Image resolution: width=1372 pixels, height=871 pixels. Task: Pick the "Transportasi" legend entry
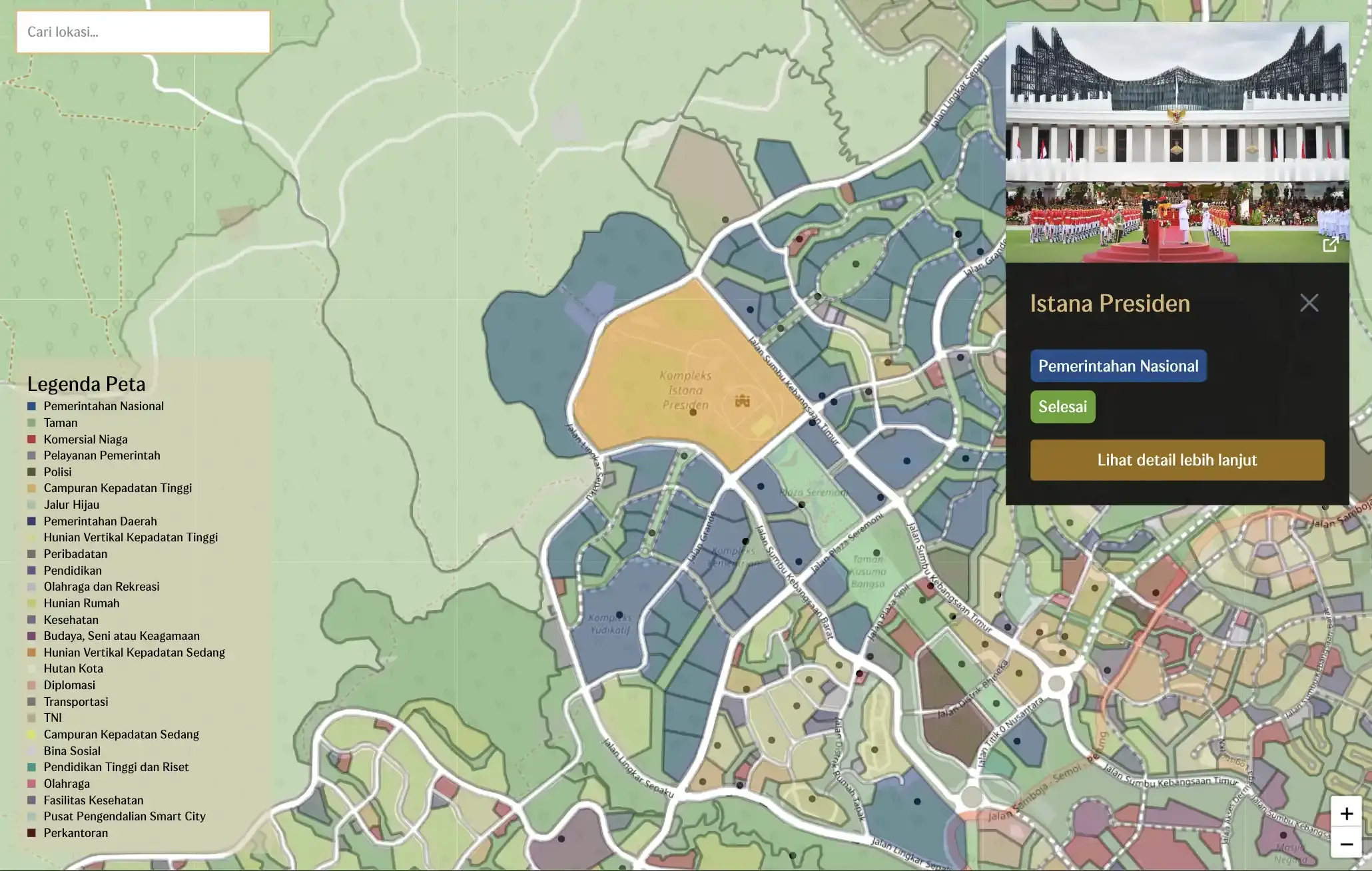(x=76, y=702)
